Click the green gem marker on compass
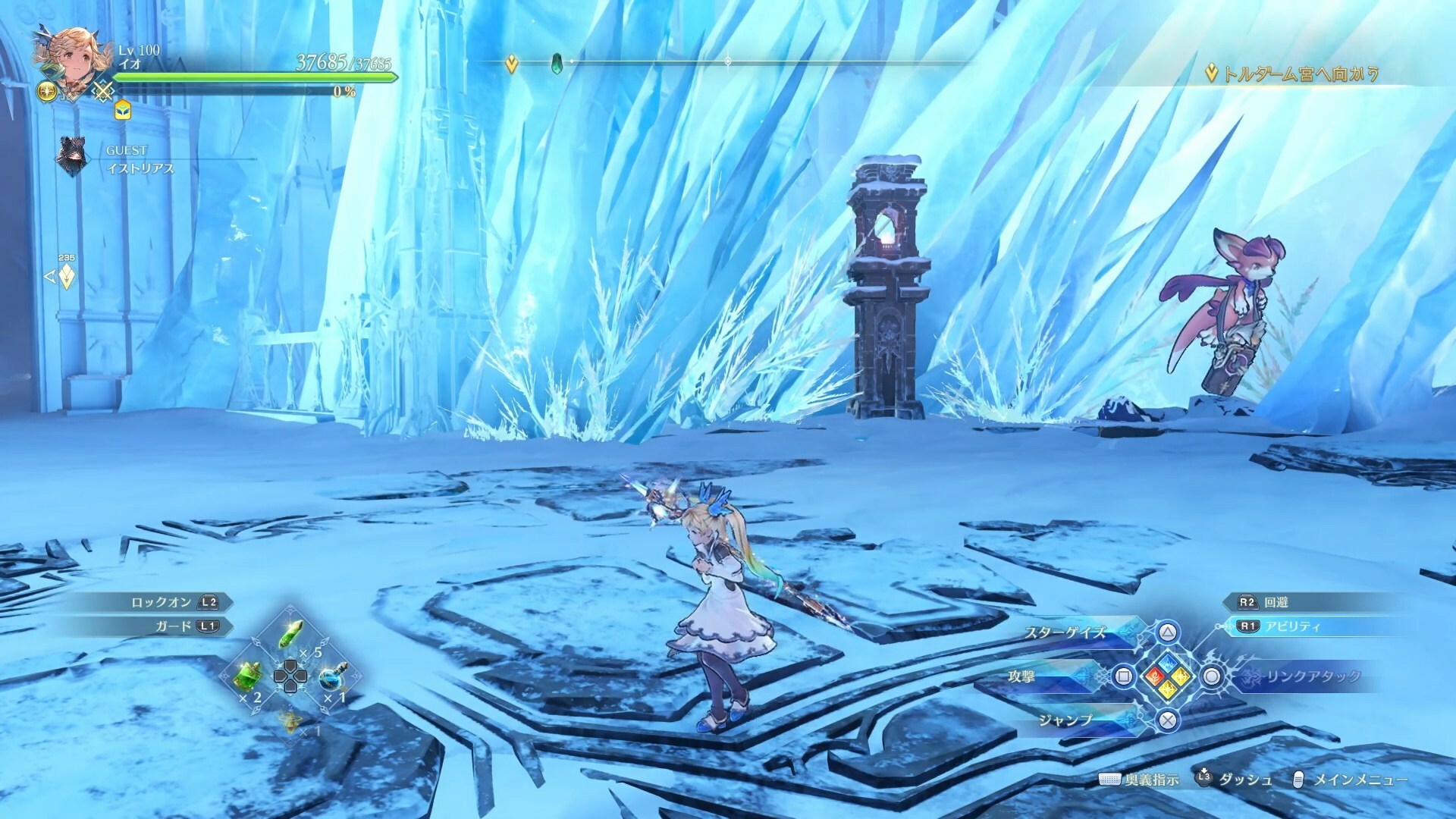This screenshot has height=819, width=1456. tap(558, 62)
